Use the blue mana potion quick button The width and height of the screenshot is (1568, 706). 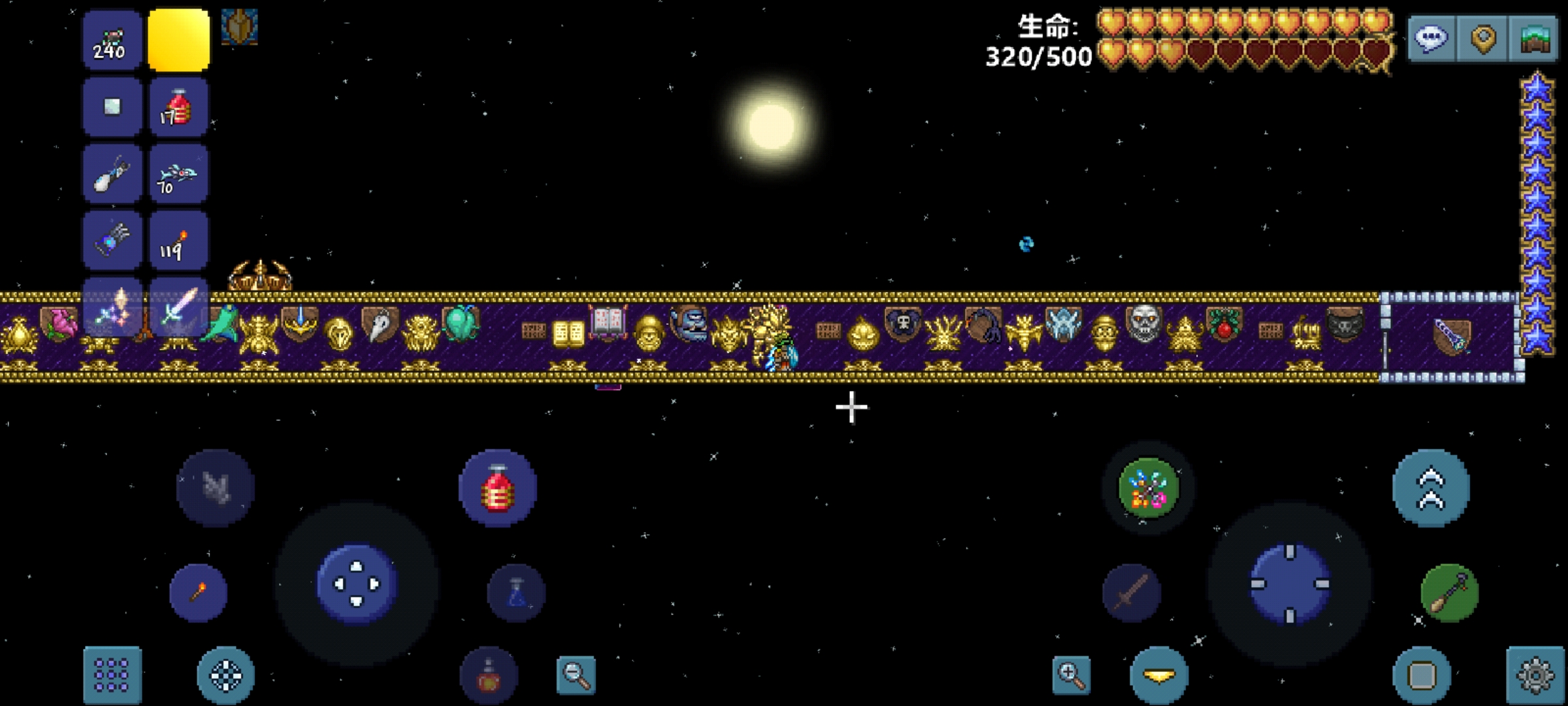pos(516,593)
